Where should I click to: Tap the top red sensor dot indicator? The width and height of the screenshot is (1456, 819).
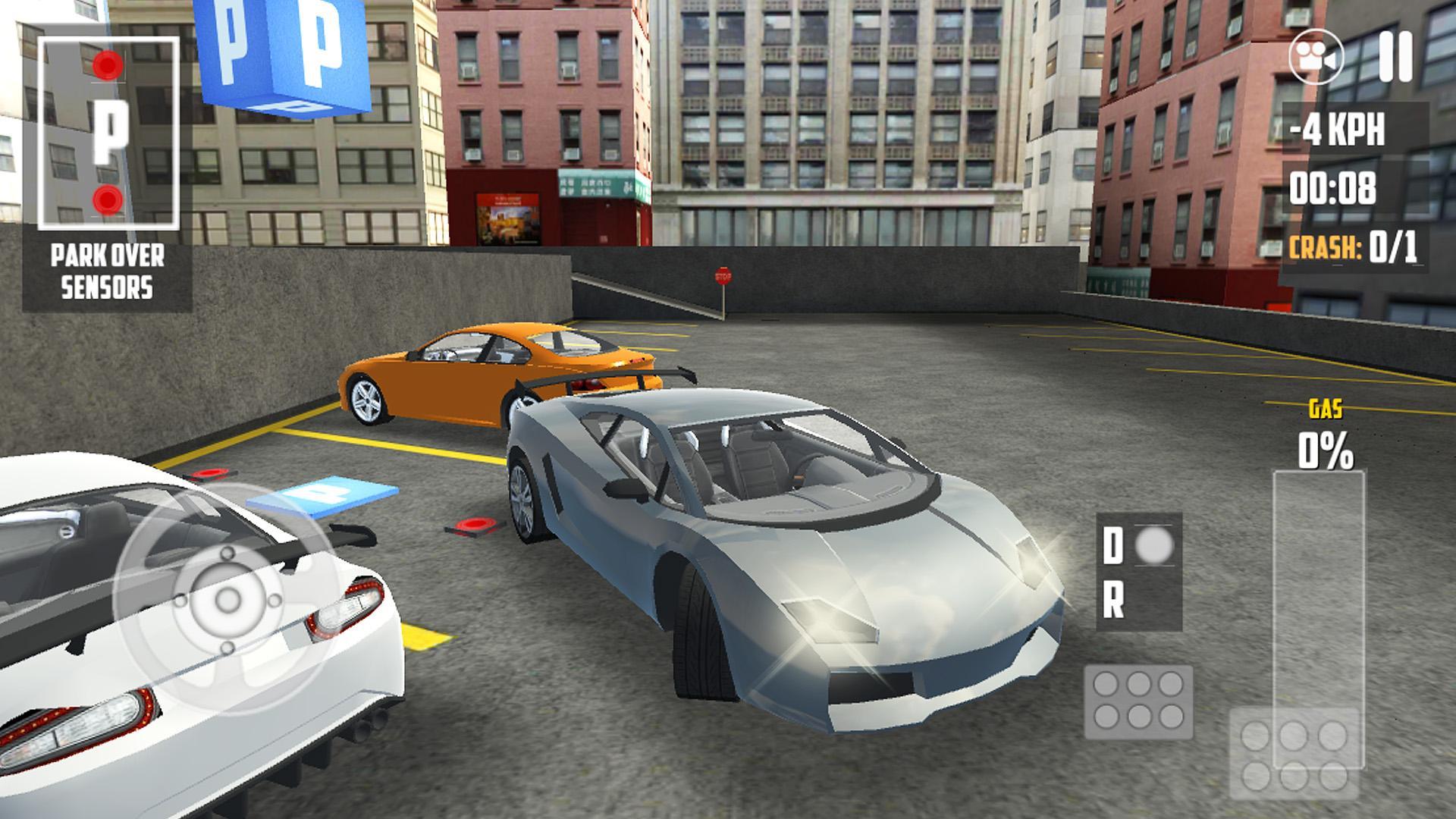(107, 67)
